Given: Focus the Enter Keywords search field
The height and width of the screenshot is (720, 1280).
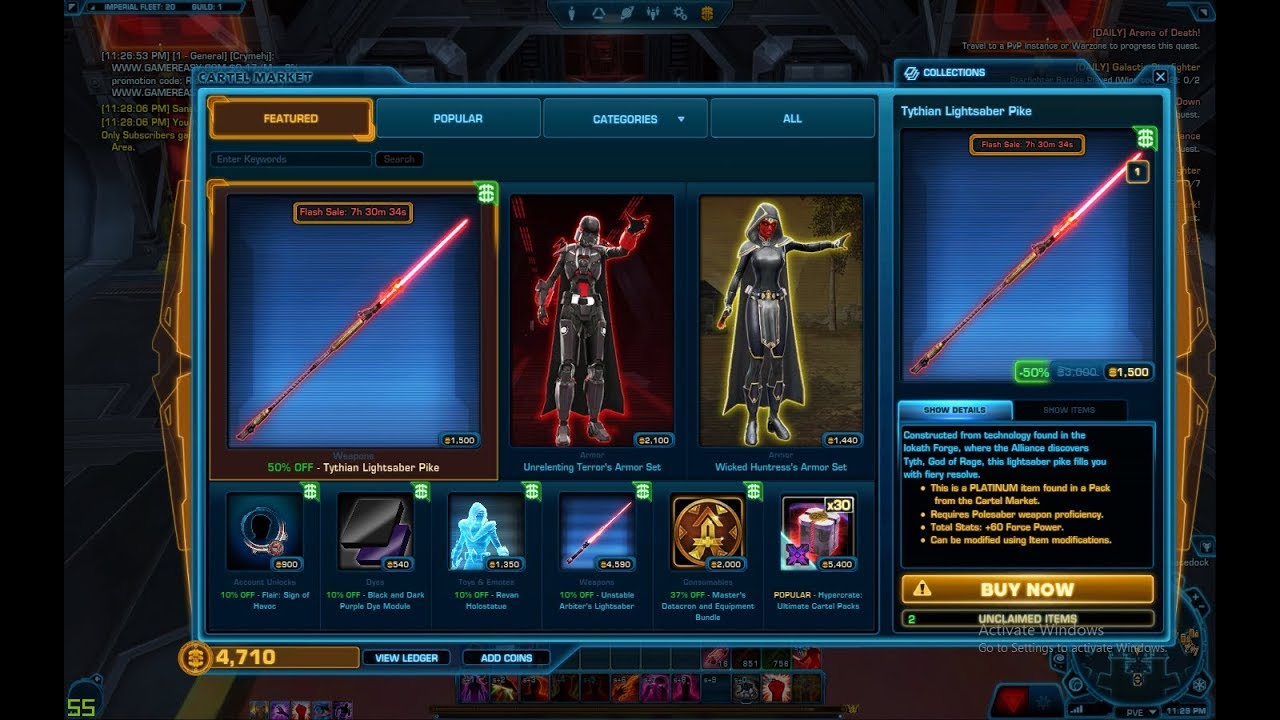Looking at the screenshot, I should [x=290, y=159].
